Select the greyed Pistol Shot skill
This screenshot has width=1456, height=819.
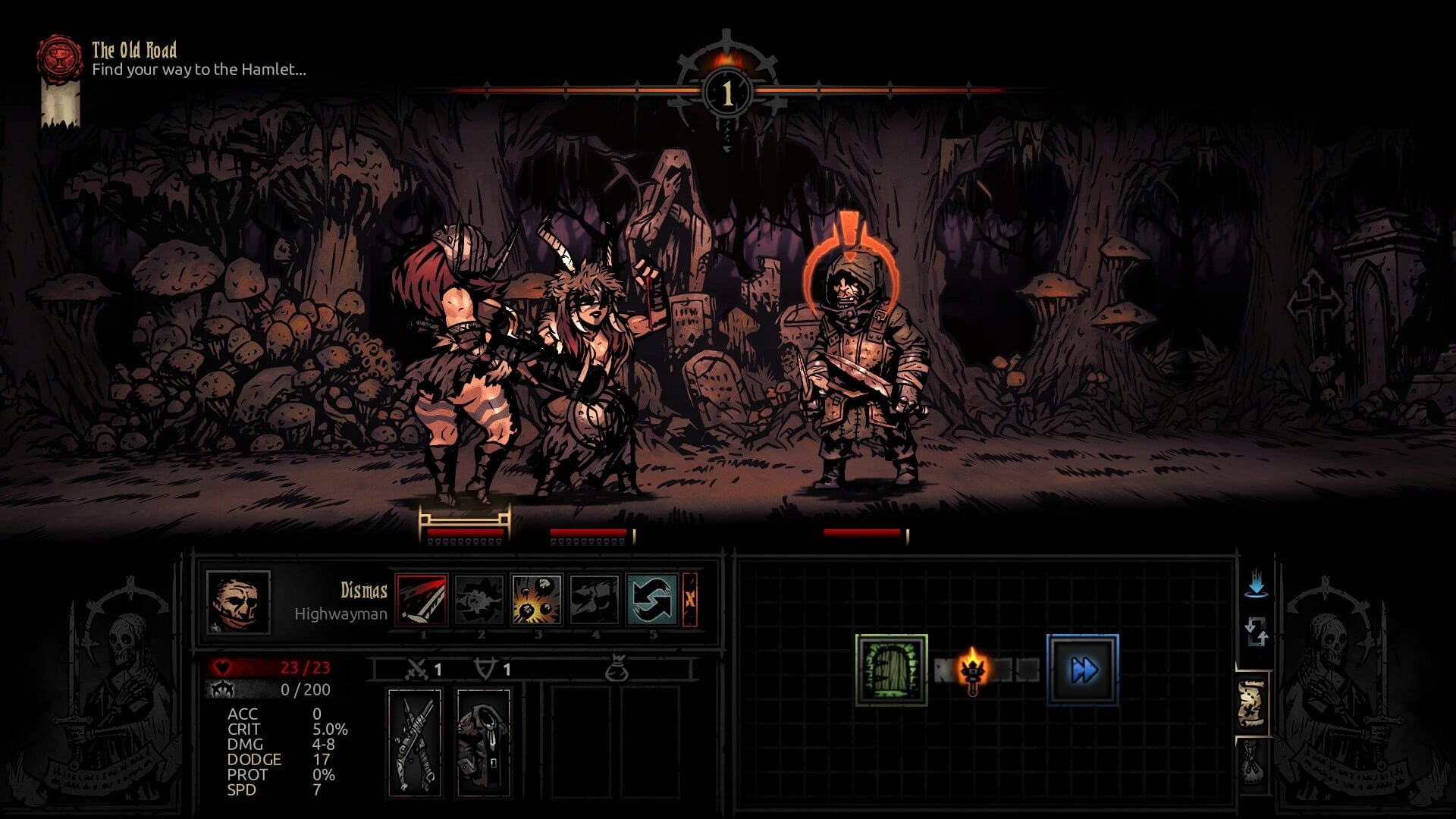click(x=479, y=600)
